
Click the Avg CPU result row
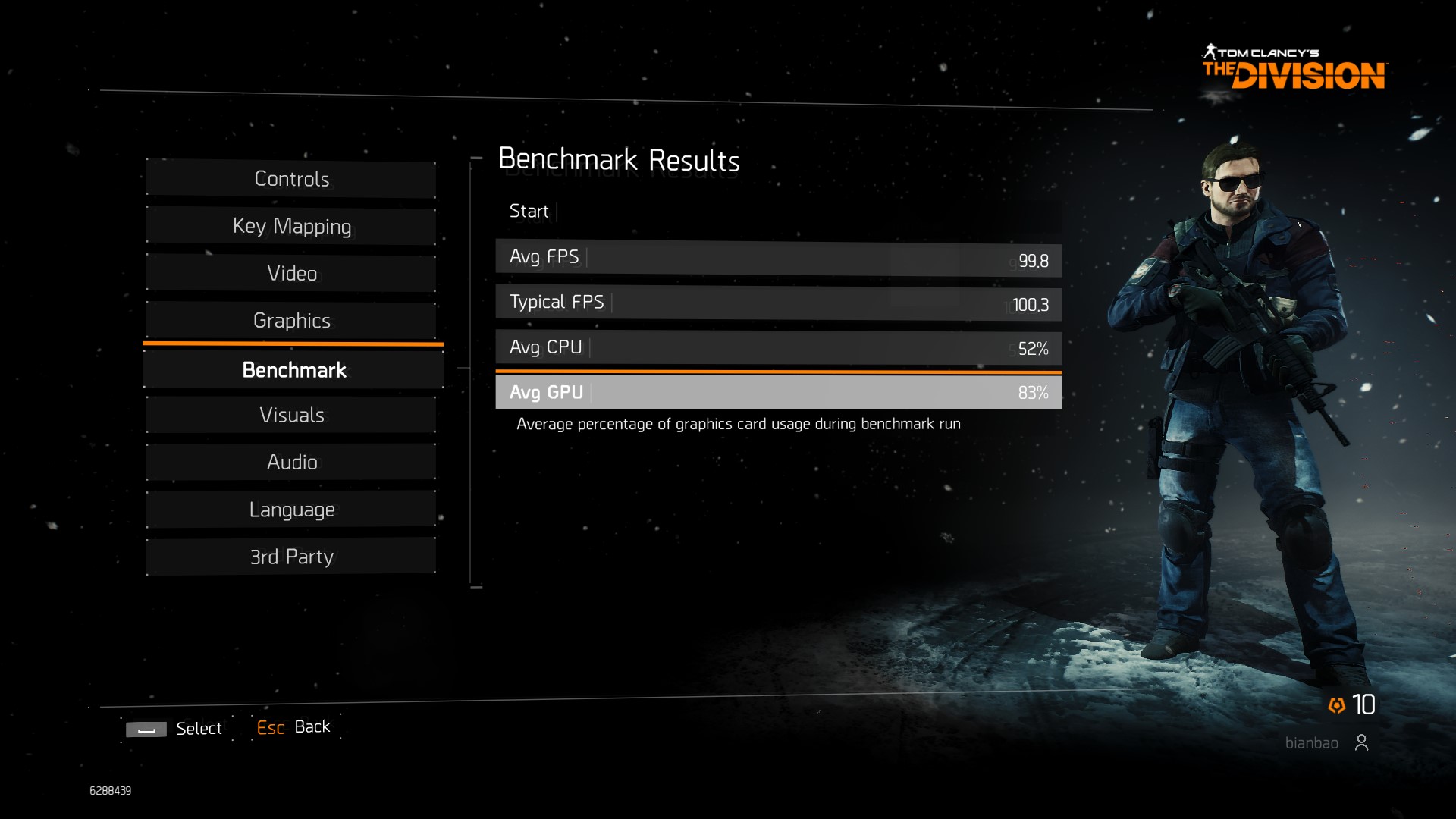[x=778, y=347]
